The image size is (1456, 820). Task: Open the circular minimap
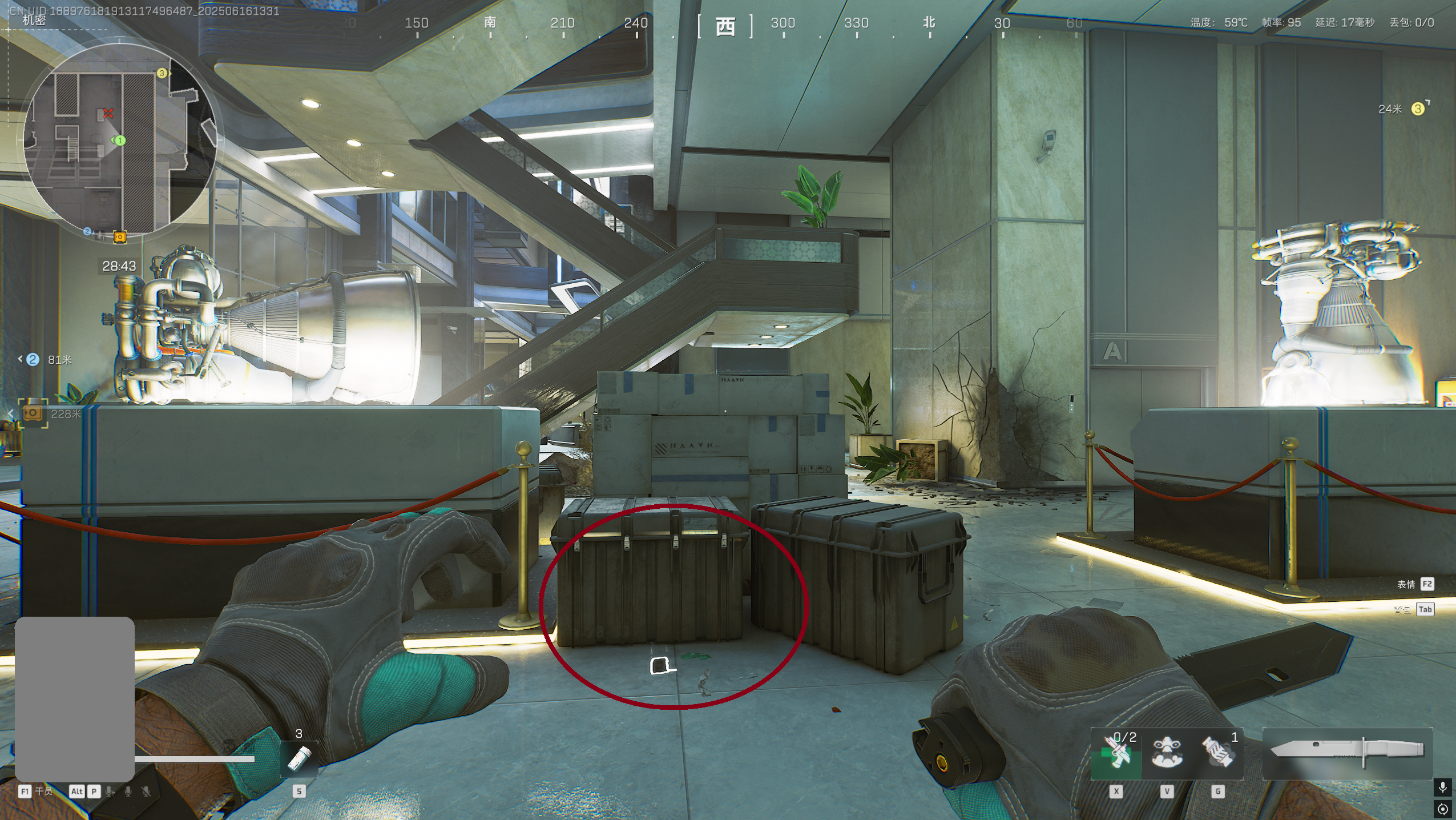pyautogui.click(x=120, y=140)
